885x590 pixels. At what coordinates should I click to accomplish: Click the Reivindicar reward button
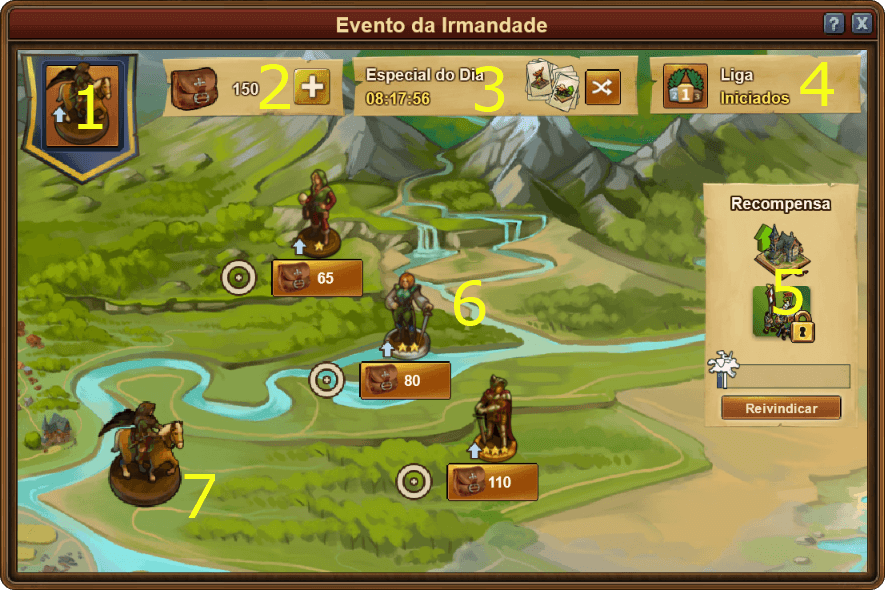[x=780, y=408]
